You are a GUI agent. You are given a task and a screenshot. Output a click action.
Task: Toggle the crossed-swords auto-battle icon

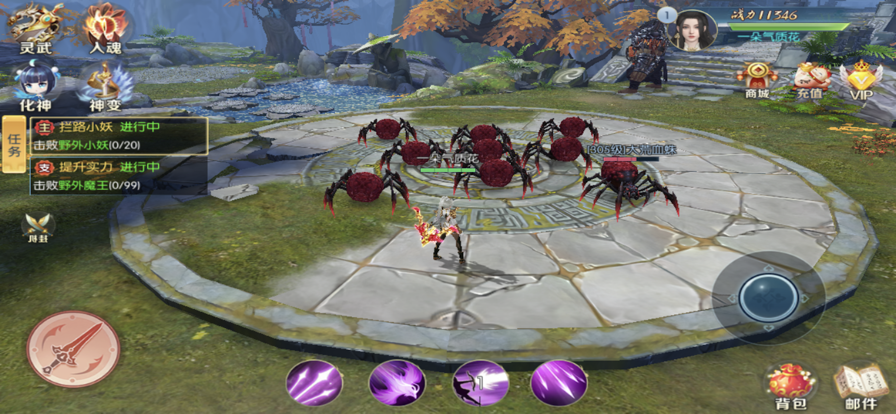pyautogui.click(x=38, y=228)
